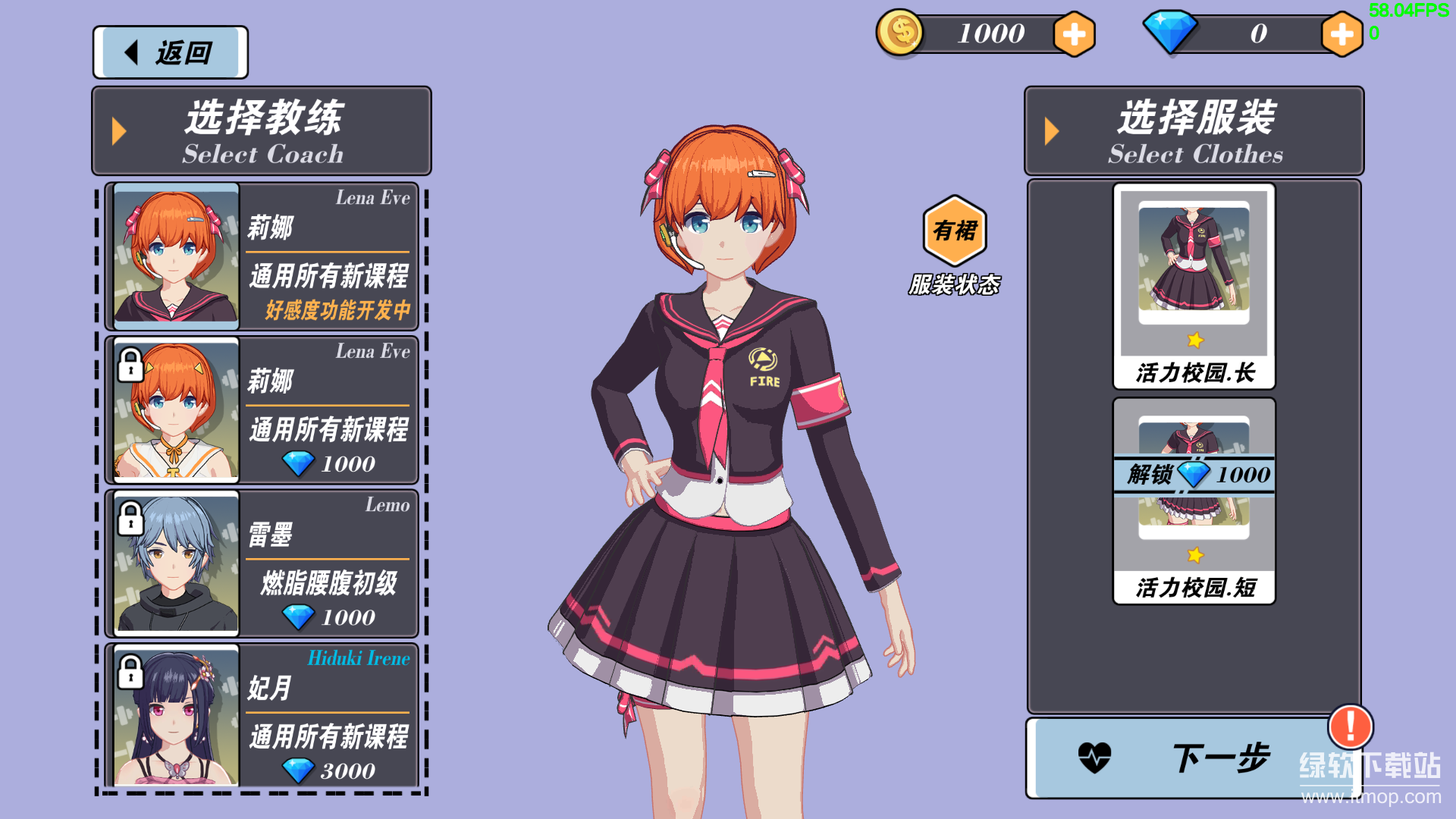Pick the coach Hiduki Irene 妃月
Screen dimensions: 1456x819
(262, 717)
